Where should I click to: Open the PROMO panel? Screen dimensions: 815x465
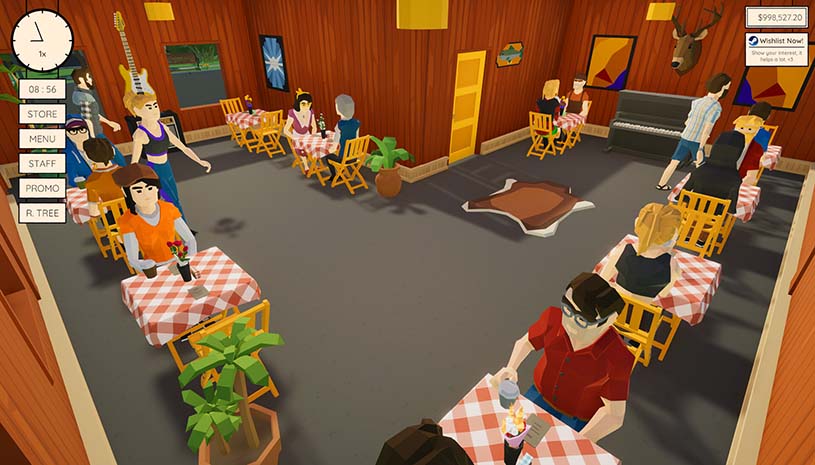(x=42, y=188)
